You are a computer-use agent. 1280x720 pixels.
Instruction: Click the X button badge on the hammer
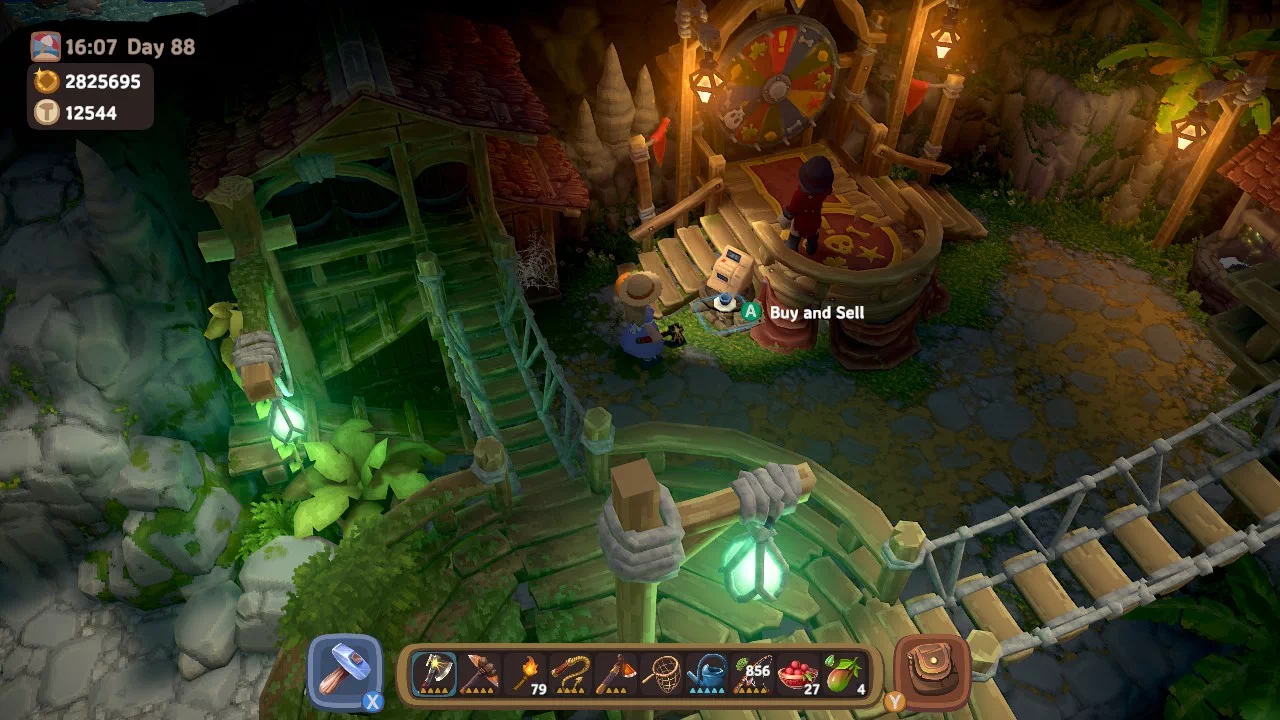click(374, 702)
